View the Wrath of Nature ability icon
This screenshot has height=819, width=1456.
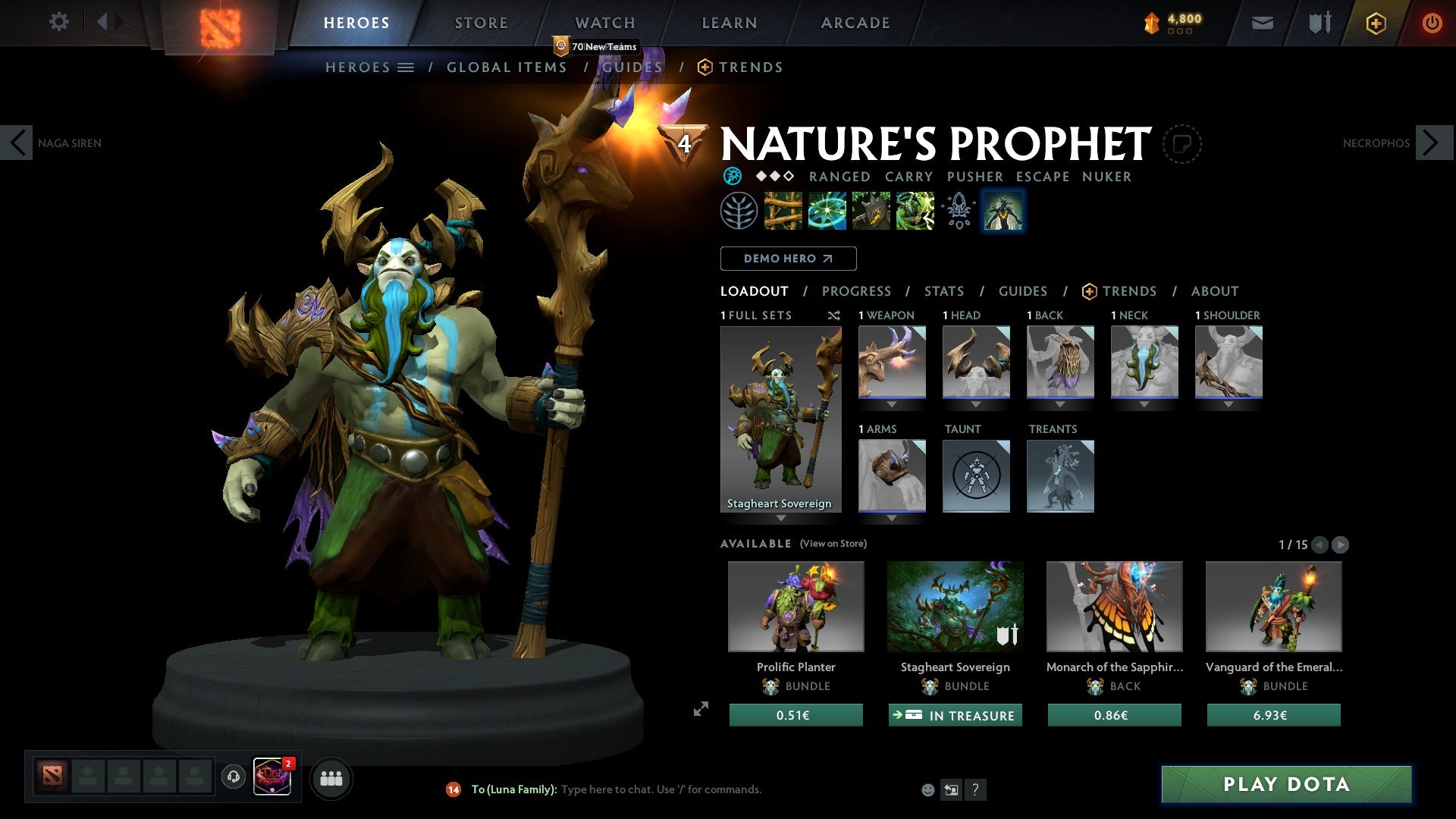point(915,212)
